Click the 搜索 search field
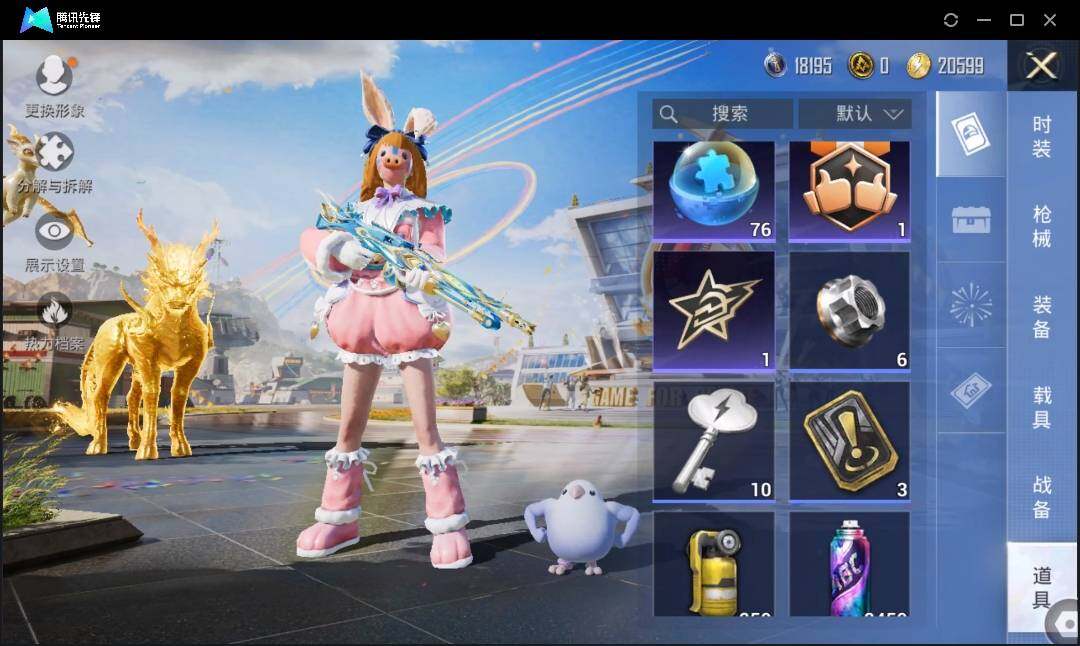This screenshot has height=646, width=1080. pos(722,114)
